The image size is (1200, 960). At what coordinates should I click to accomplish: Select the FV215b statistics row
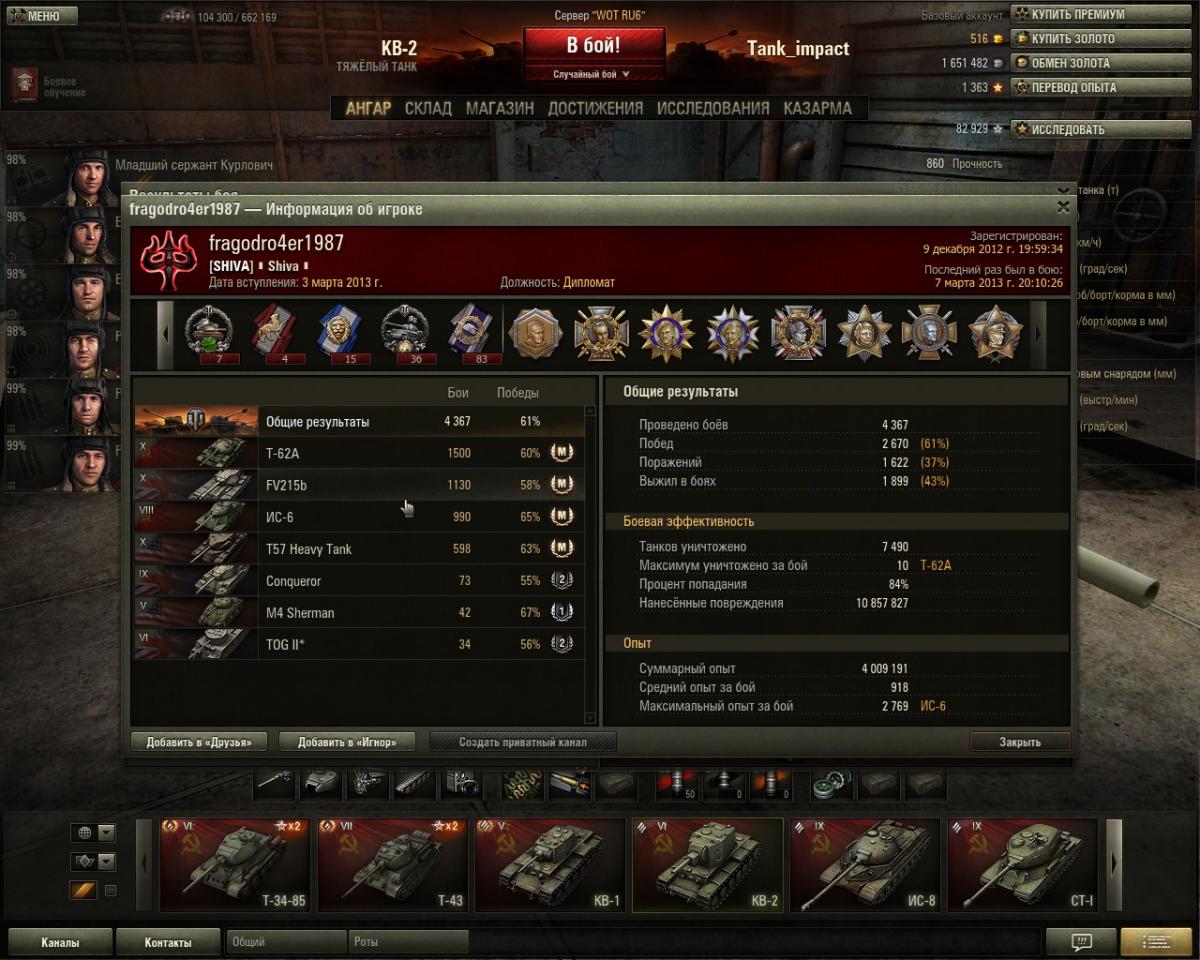click(358, 485)
